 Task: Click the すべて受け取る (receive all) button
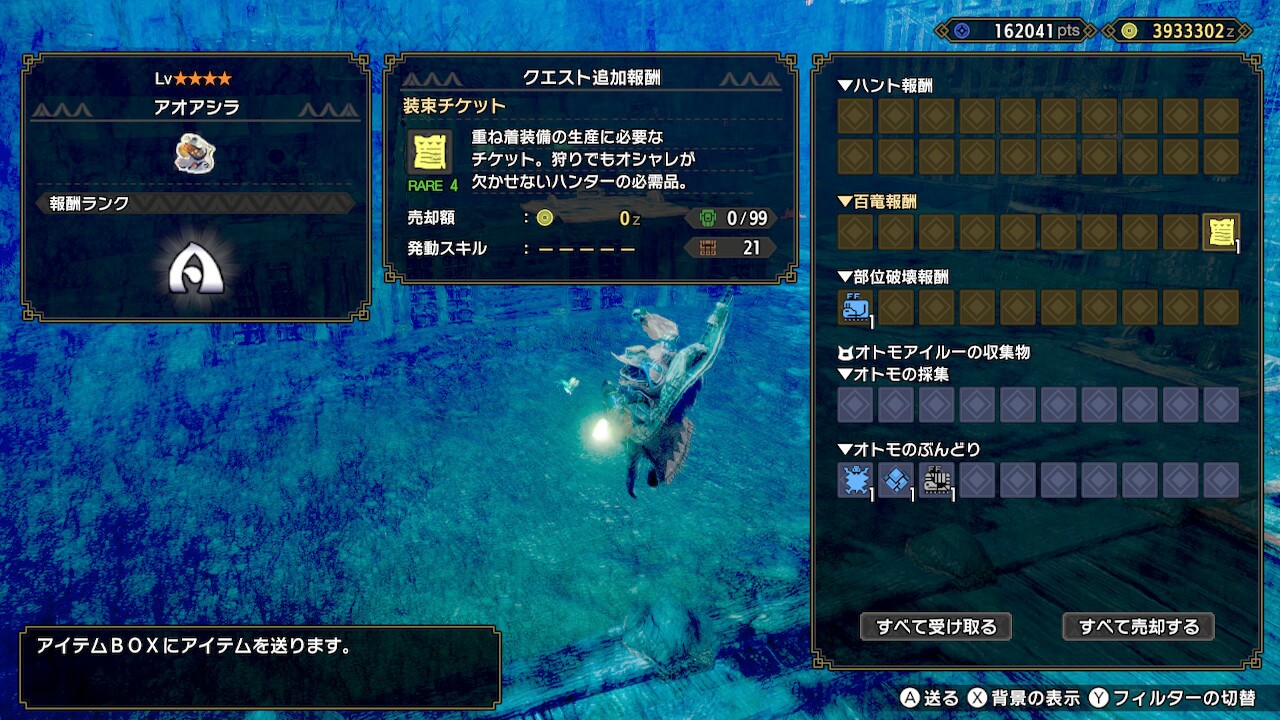tap(936, 627)
